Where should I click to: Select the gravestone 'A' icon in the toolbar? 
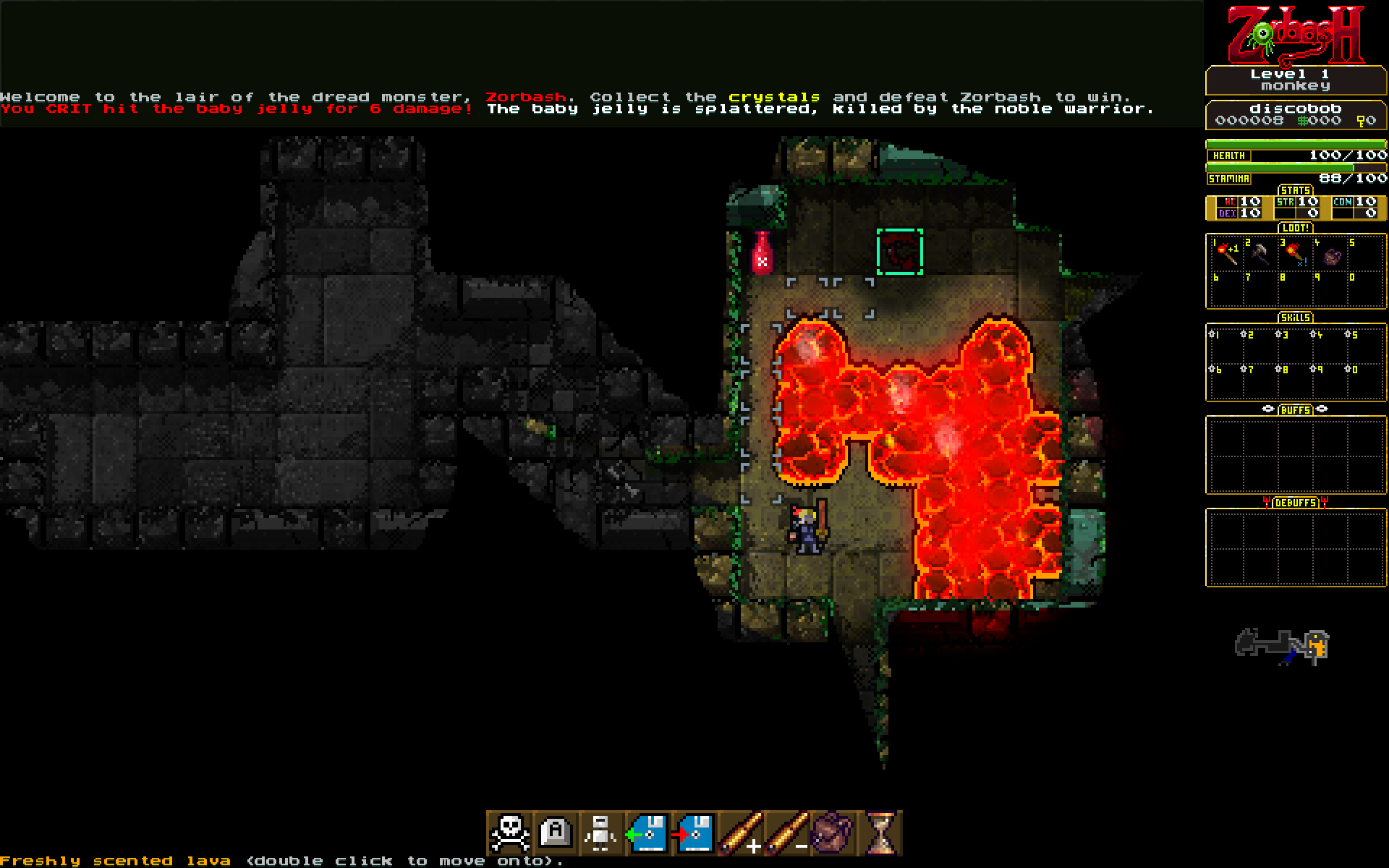point(556,833)
